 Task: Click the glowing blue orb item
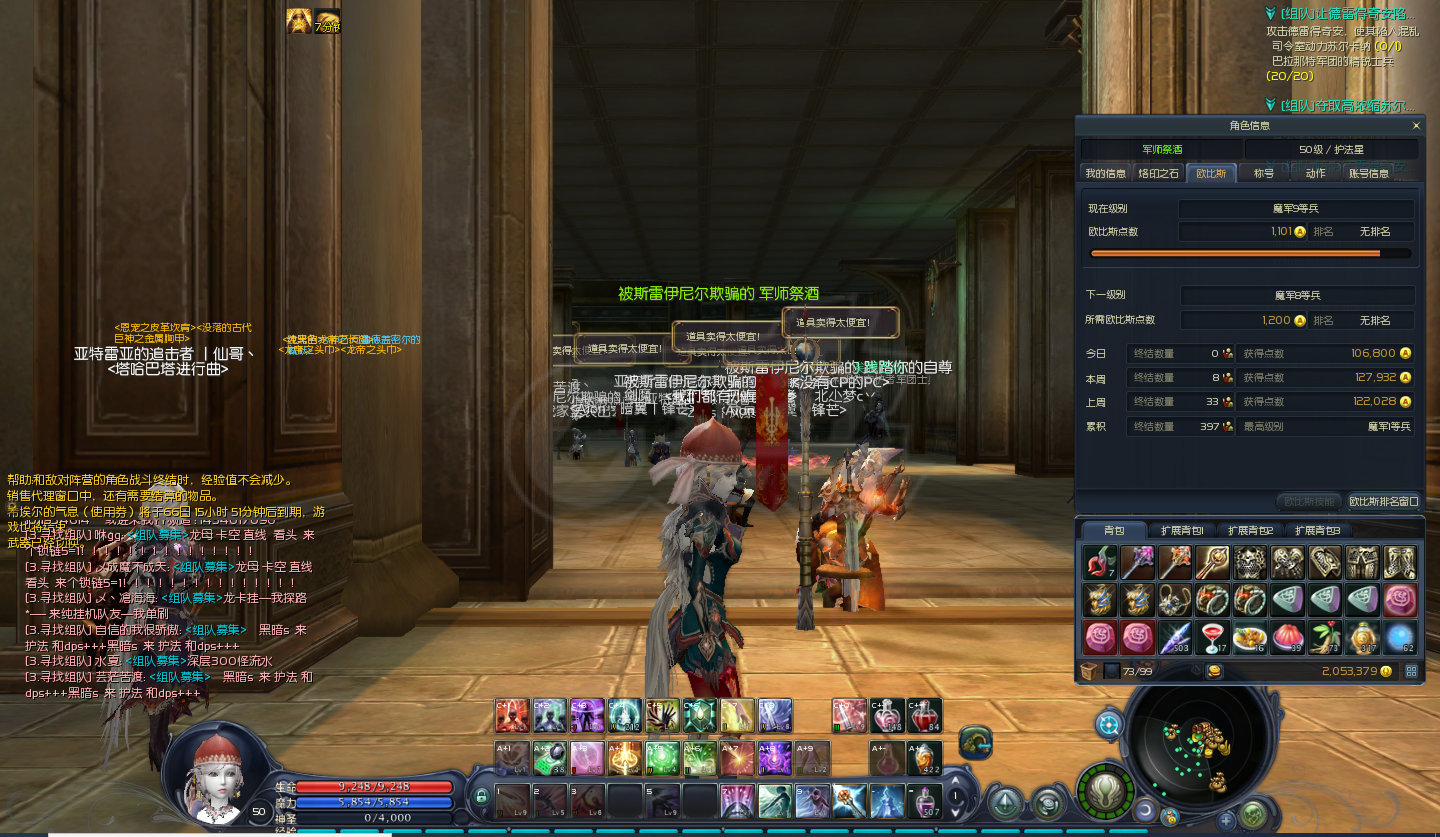[x=1399, y=637]
